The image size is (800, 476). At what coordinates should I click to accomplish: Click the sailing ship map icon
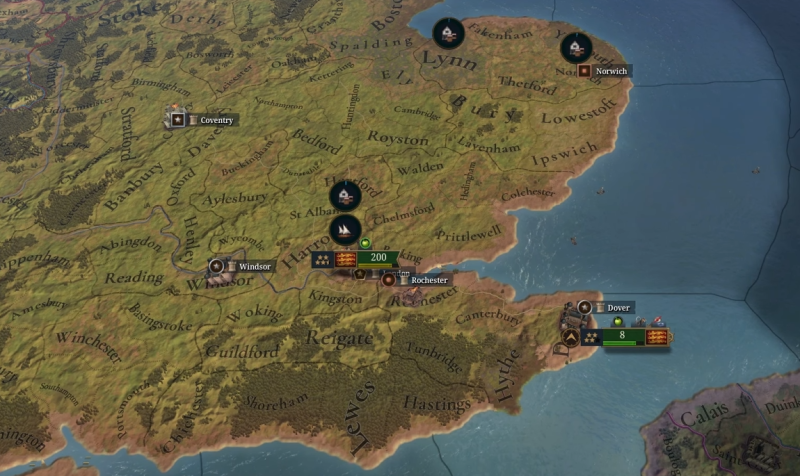point(344,231)
